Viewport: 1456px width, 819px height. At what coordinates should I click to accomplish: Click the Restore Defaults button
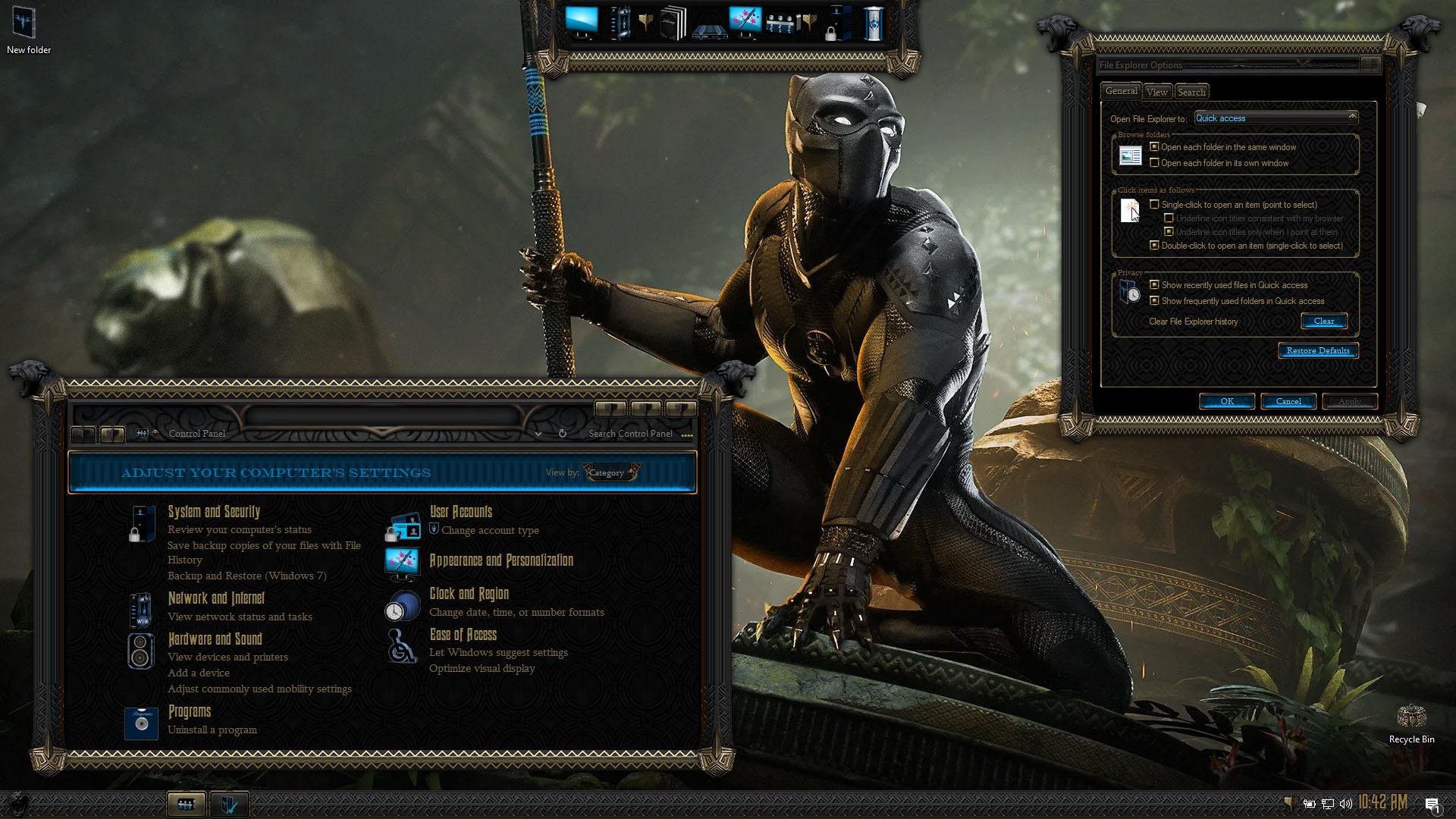1318,350
